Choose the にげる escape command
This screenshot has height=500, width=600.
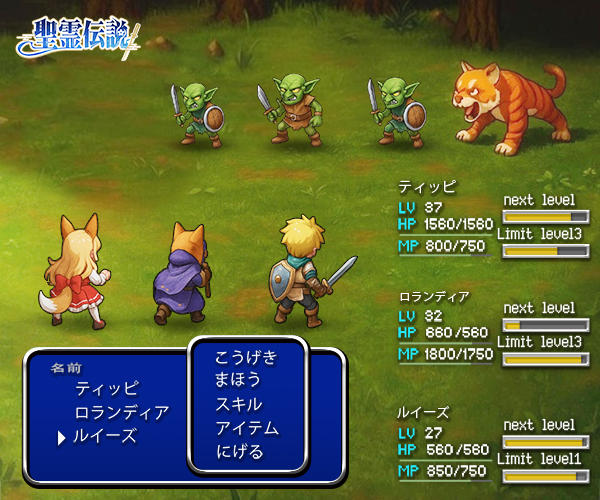coord(239,453)
